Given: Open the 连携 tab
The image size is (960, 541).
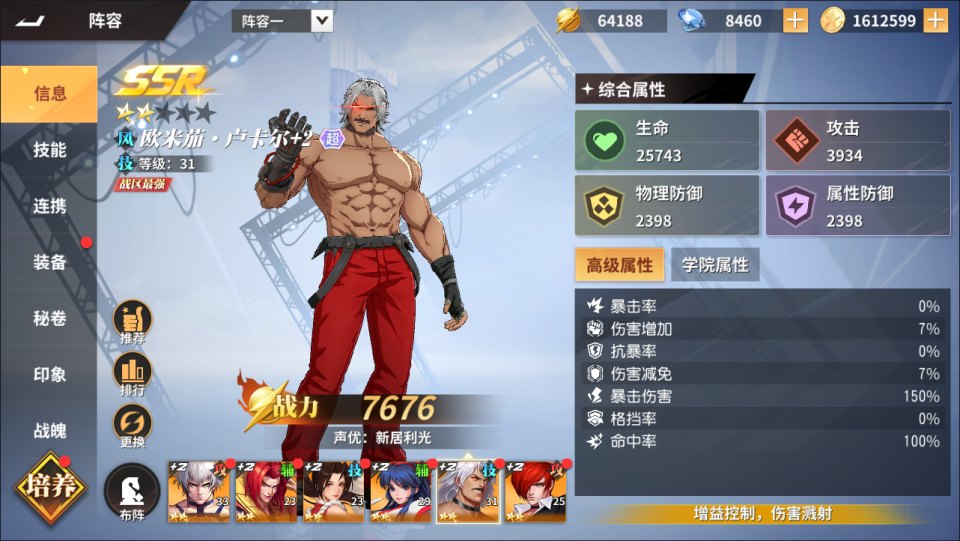Looking at the screenshot, I should click(49, 206).
